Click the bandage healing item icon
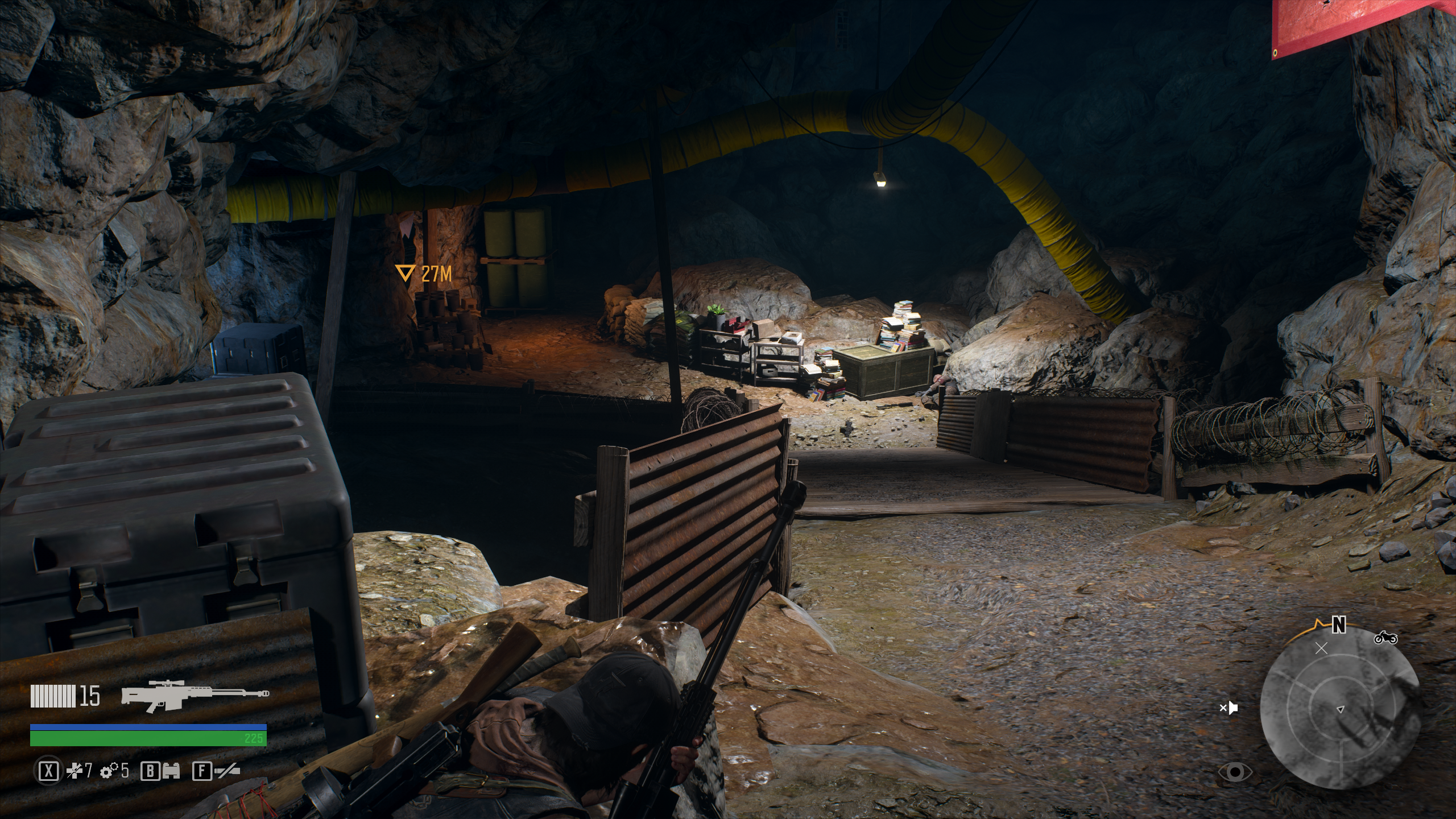This screenshot has width=1456, height=819. [76, 771]
